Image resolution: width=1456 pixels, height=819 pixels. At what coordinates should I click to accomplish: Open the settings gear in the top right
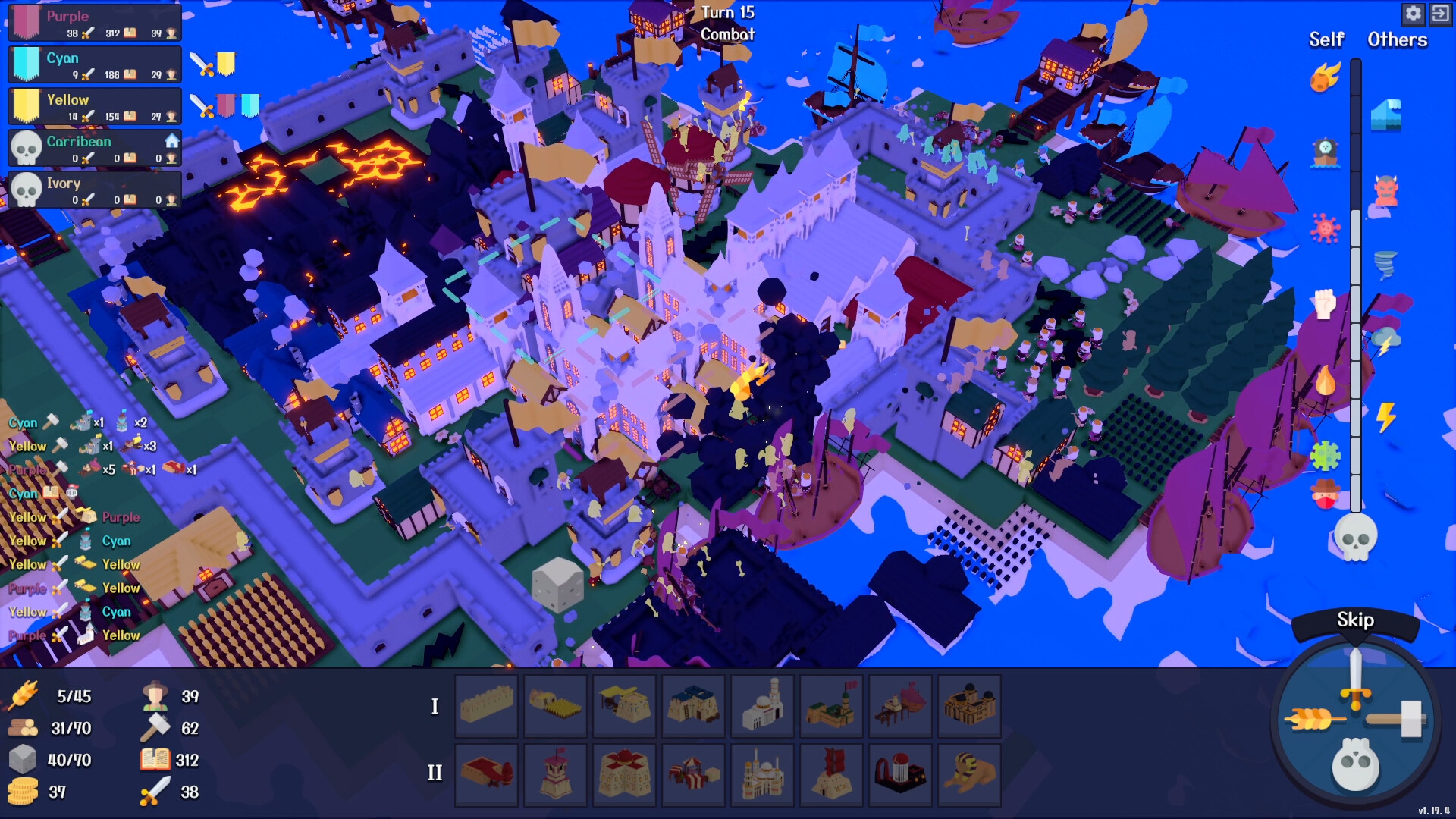click(1415, 14)
